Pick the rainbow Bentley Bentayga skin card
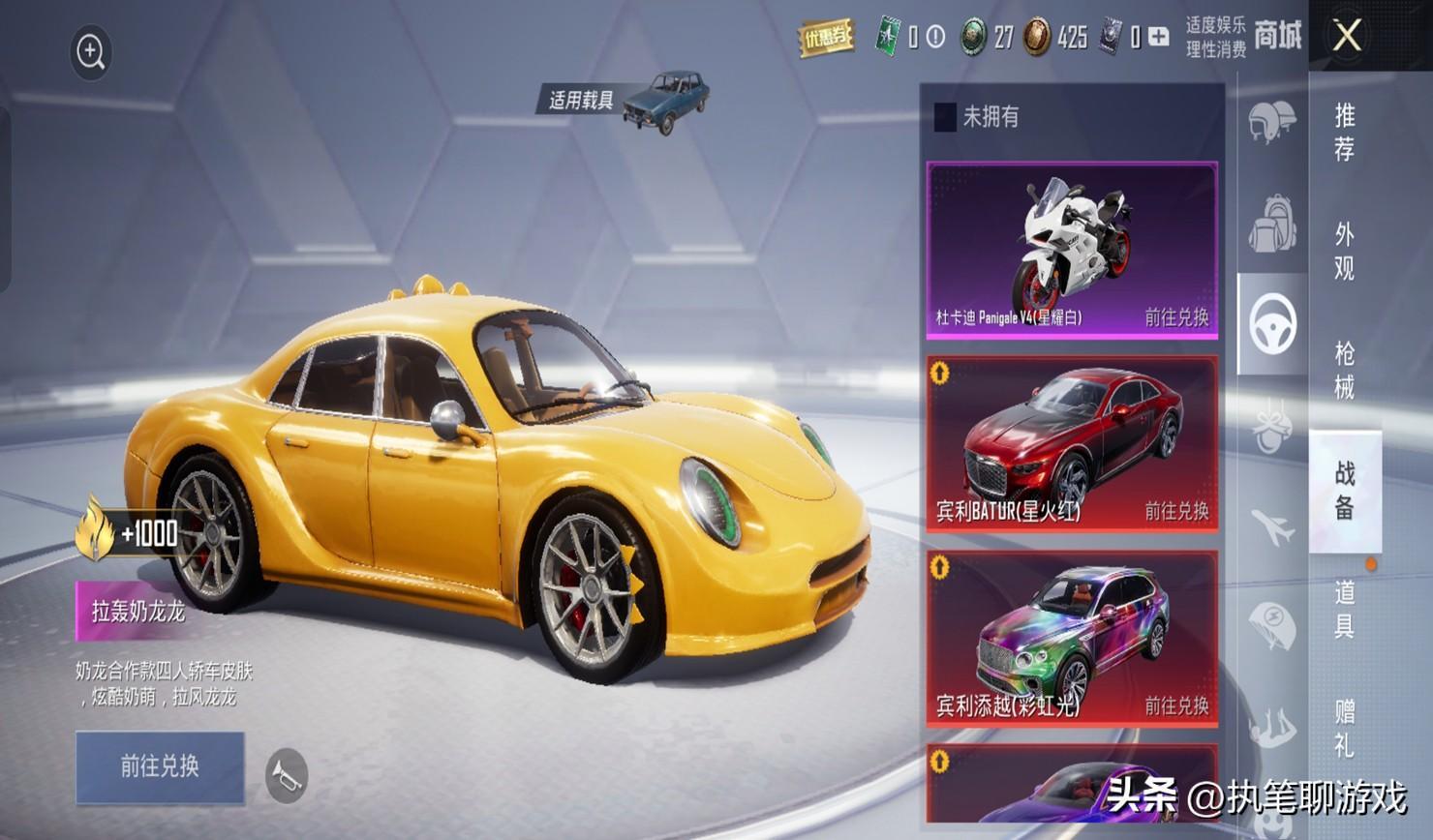 point(1072,639)
